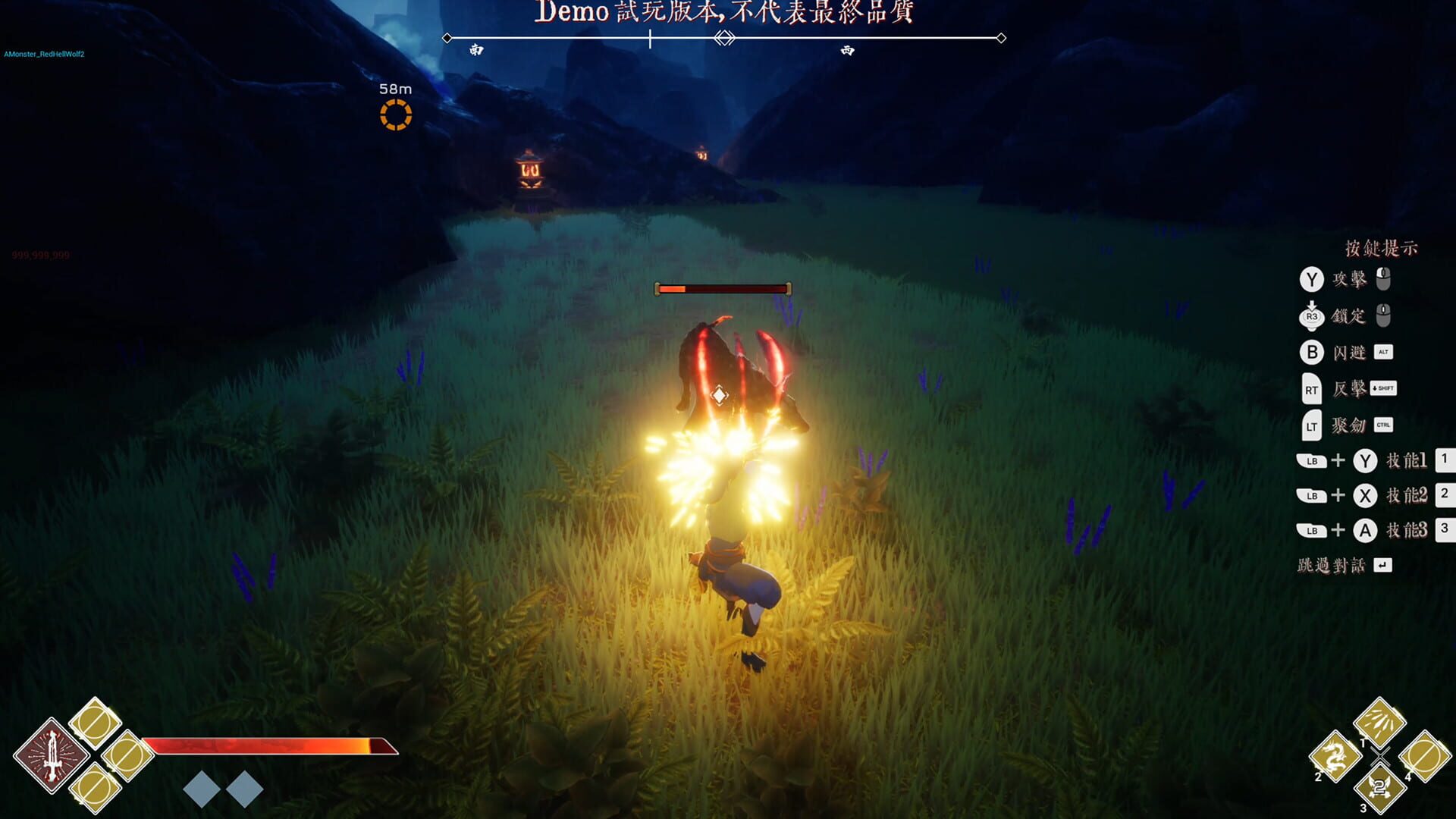This screenshot has height=819, width=1456.
Task: Click the LB icon beside 技能1
Action: (1312, 460)
